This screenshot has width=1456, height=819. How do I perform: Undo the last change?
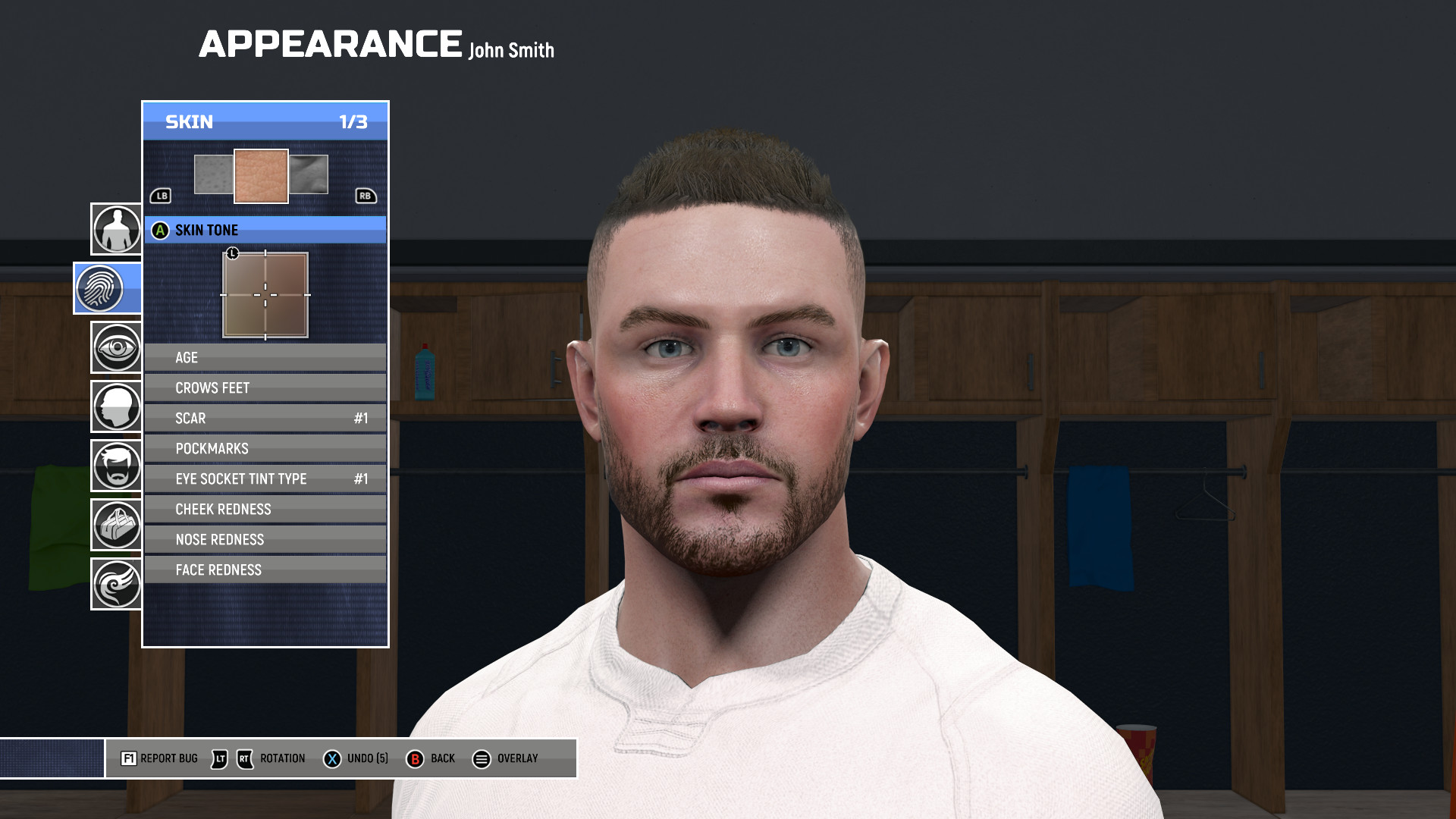(x=331, y=758)
